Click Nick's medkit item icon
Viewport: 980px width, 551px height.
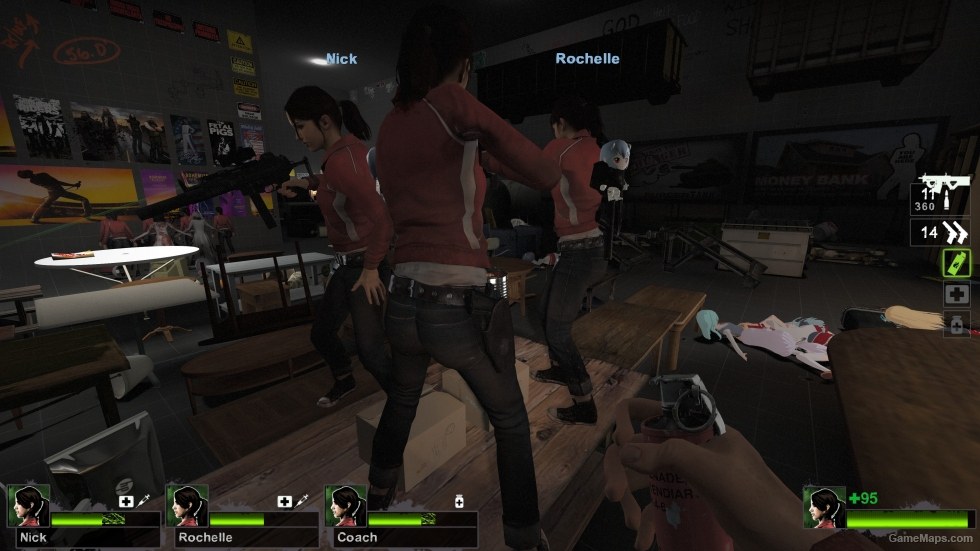point(126,501)
